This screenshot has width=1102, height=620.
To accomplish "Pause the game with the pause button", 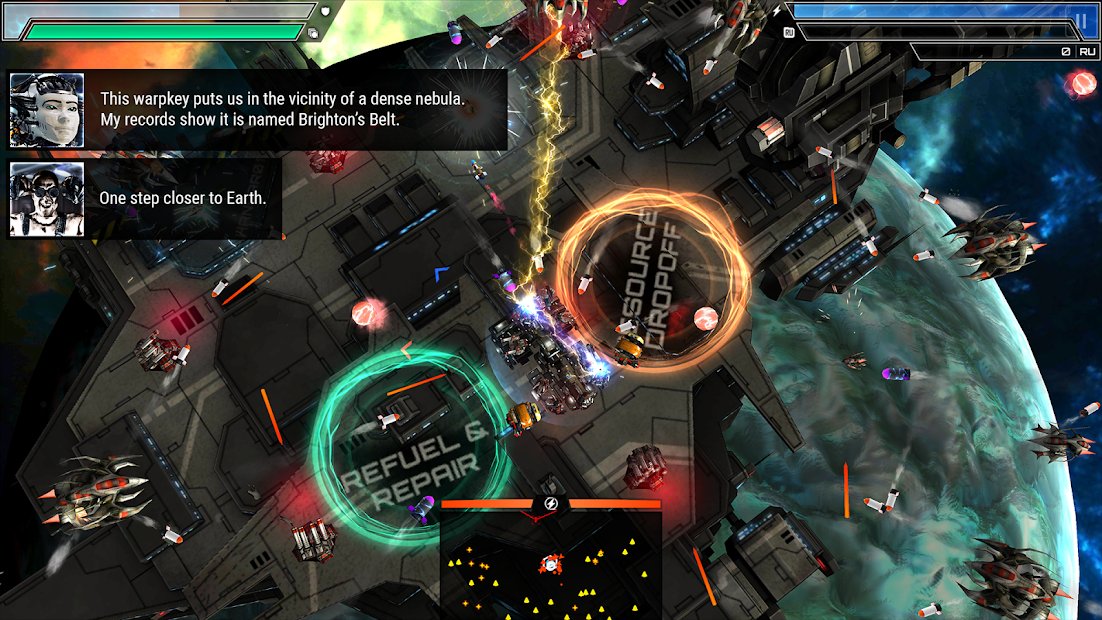I will tap(1081, 20).
